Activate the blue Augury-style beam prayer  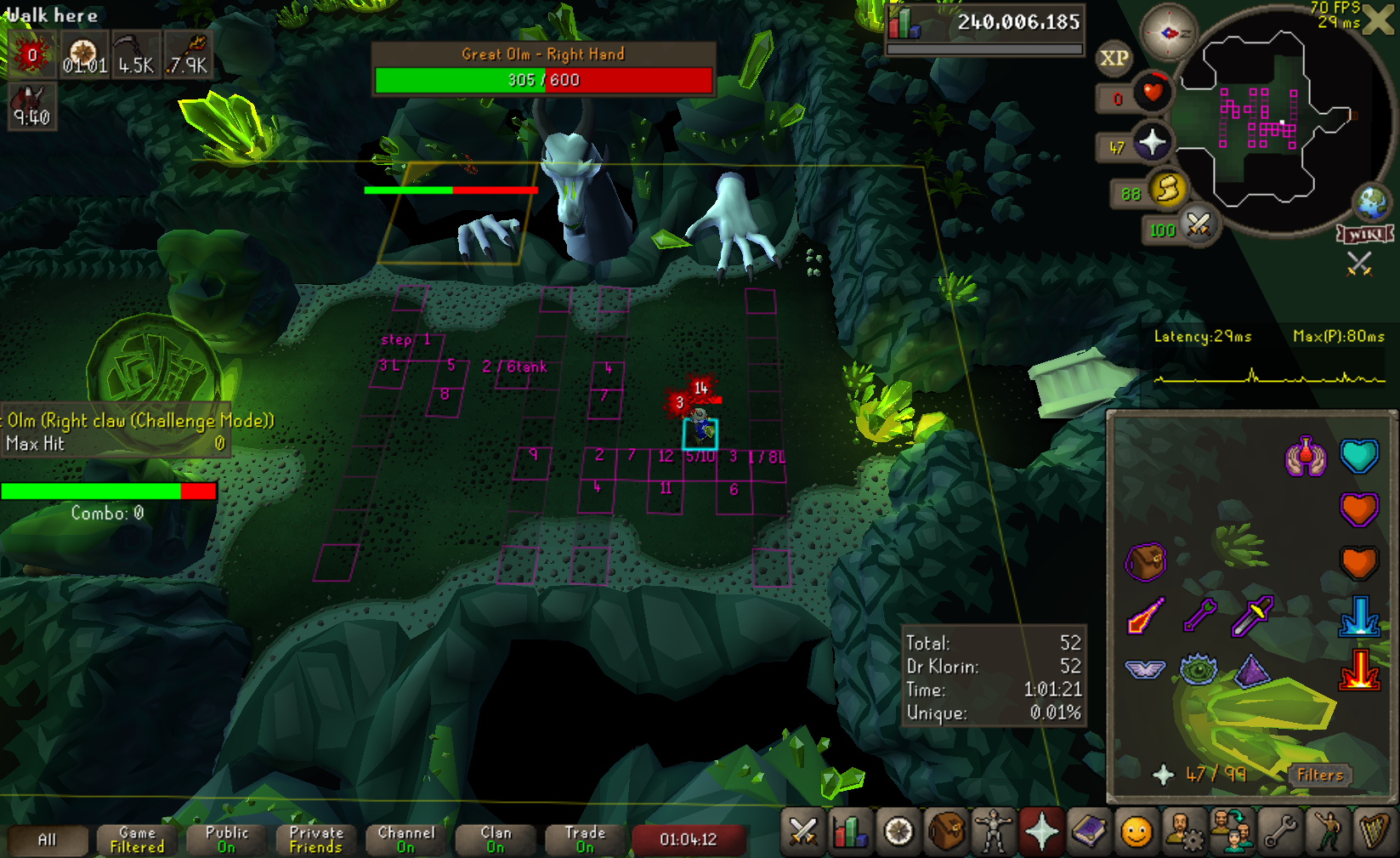pyautogui.click(x=1358, y=616)
